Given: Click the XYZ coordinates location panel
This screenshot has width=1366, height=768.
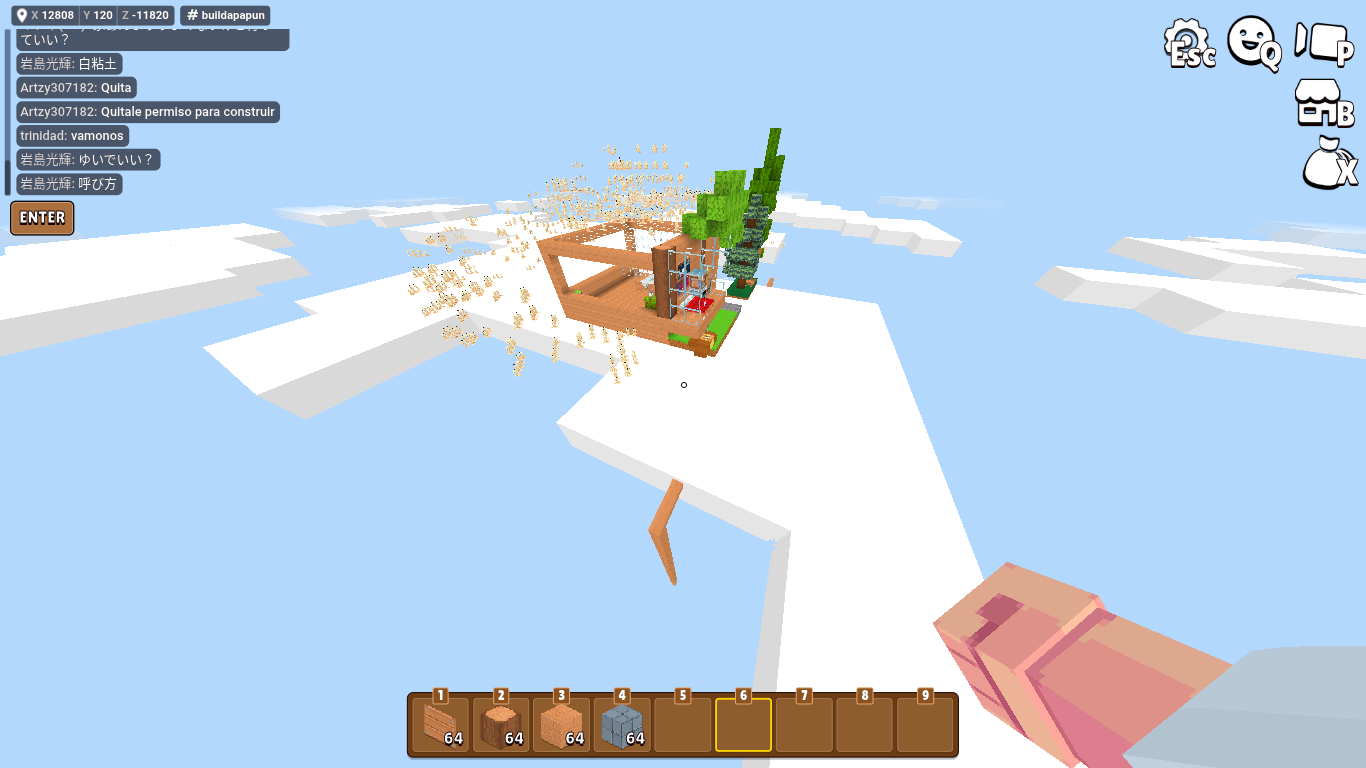Looking at the screenshot, I should click(x=92, y=16).
